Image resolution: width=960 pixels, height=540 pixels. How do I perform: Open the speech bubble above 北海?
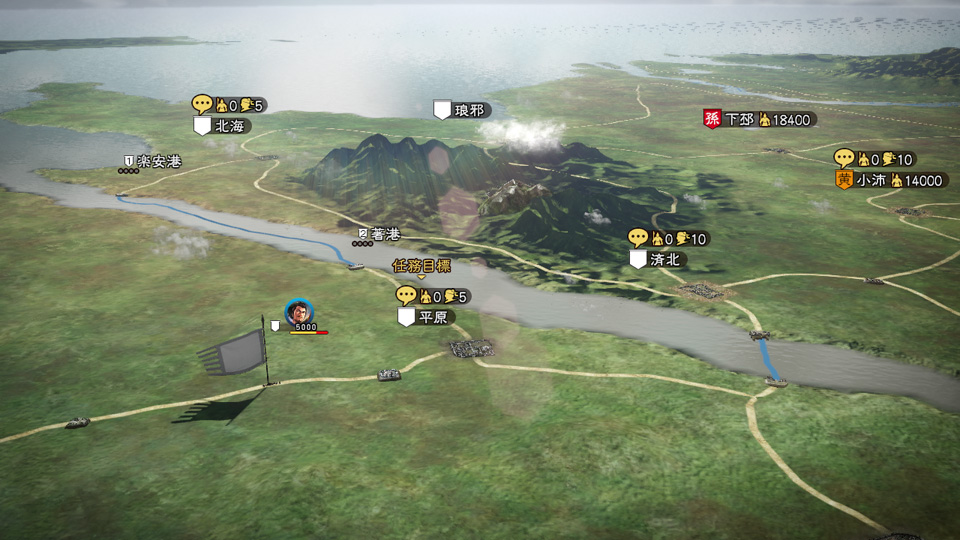(x=203, y=104)
